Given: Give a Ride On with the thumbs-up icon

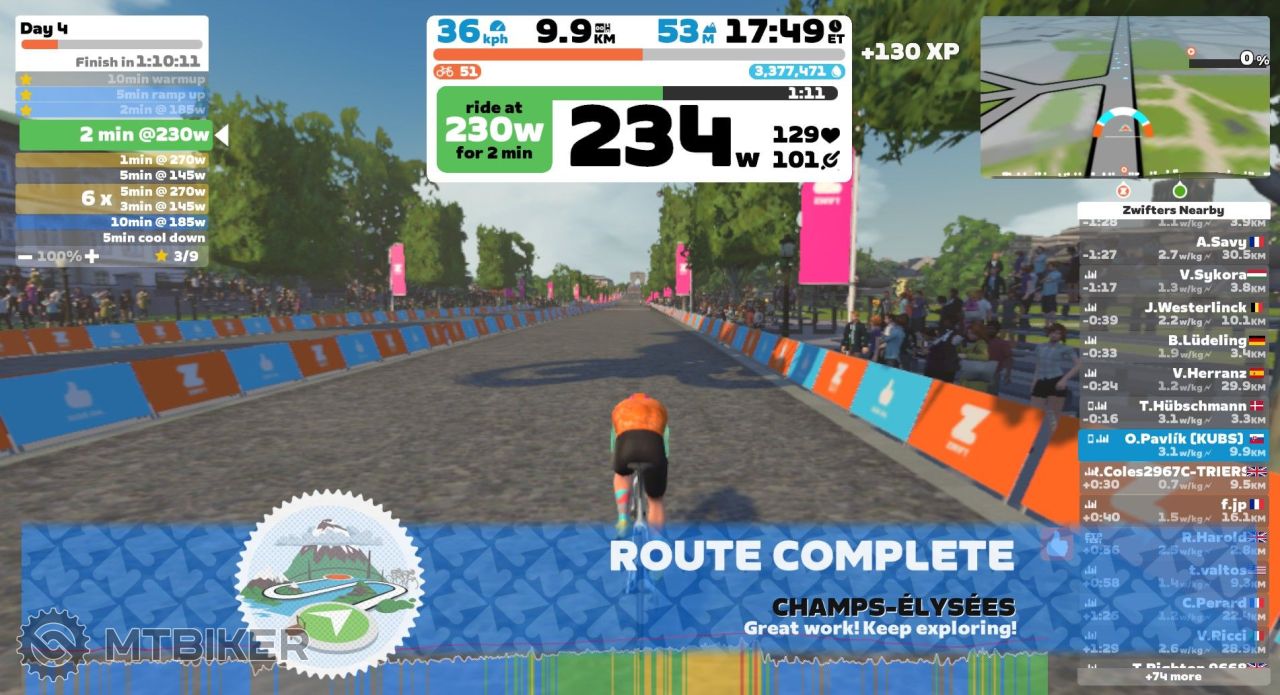Looking at the screenshot, I should (1057, 544).
